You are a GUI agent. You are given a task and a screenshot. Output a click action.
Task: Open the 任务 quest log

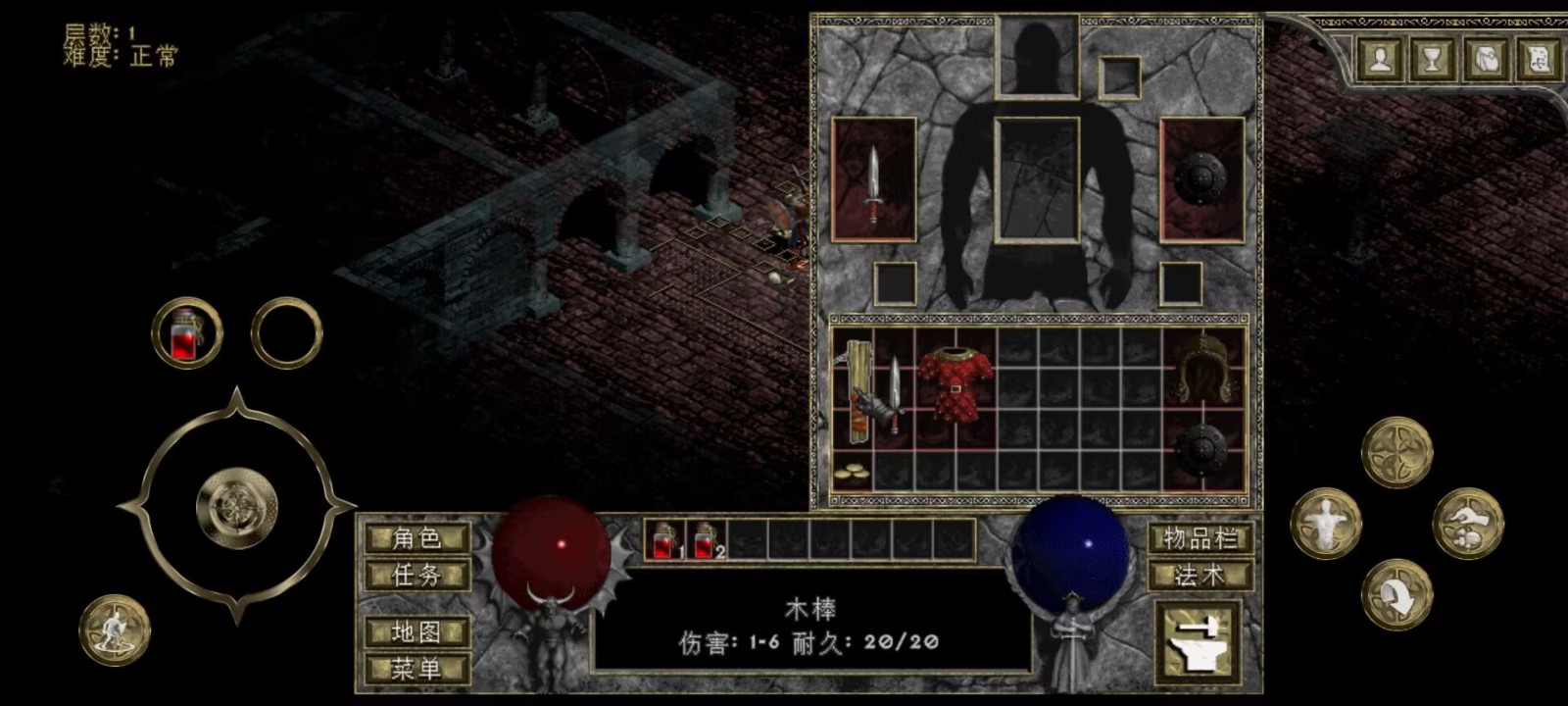tap(416, 575)
